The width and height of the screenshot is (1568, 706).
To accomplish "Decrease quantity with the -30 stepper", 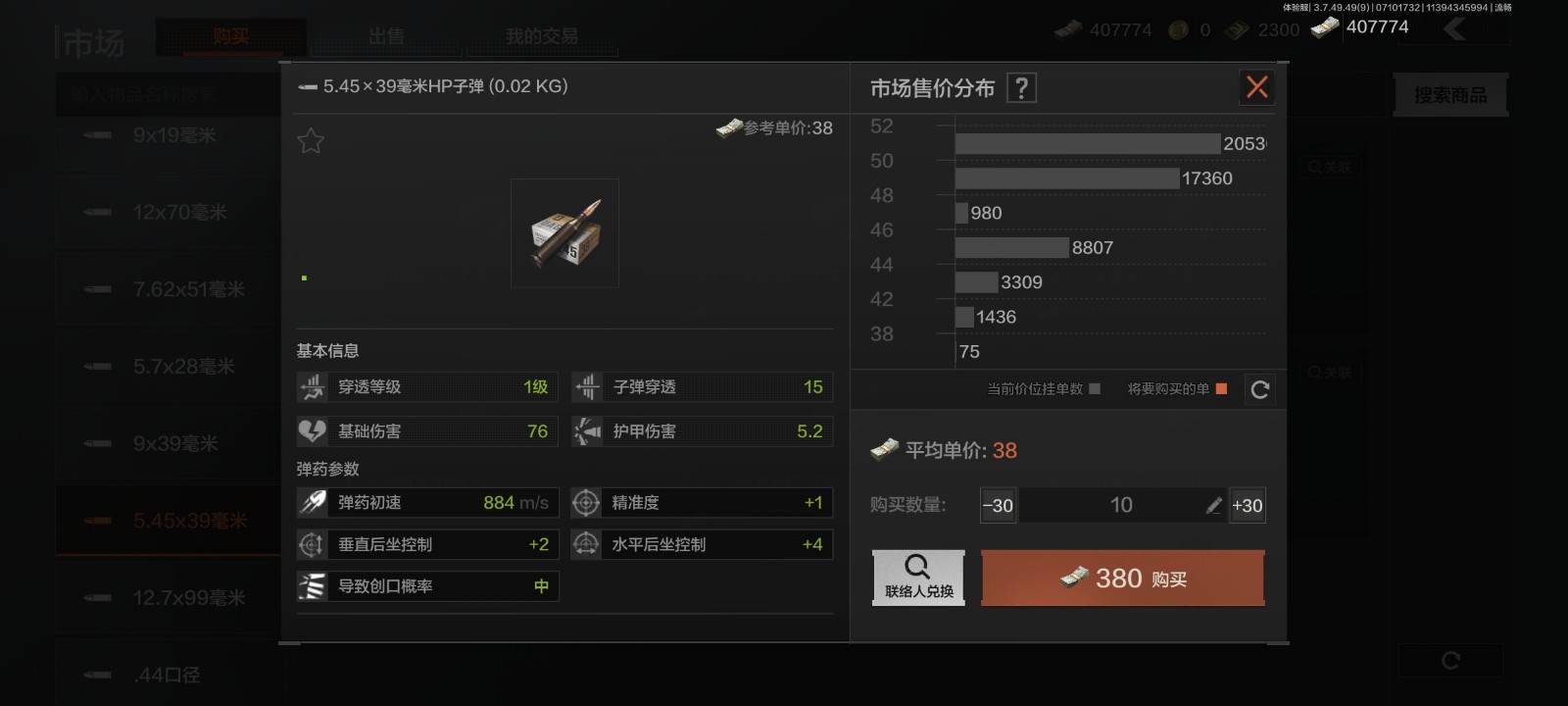I will 998,505.
